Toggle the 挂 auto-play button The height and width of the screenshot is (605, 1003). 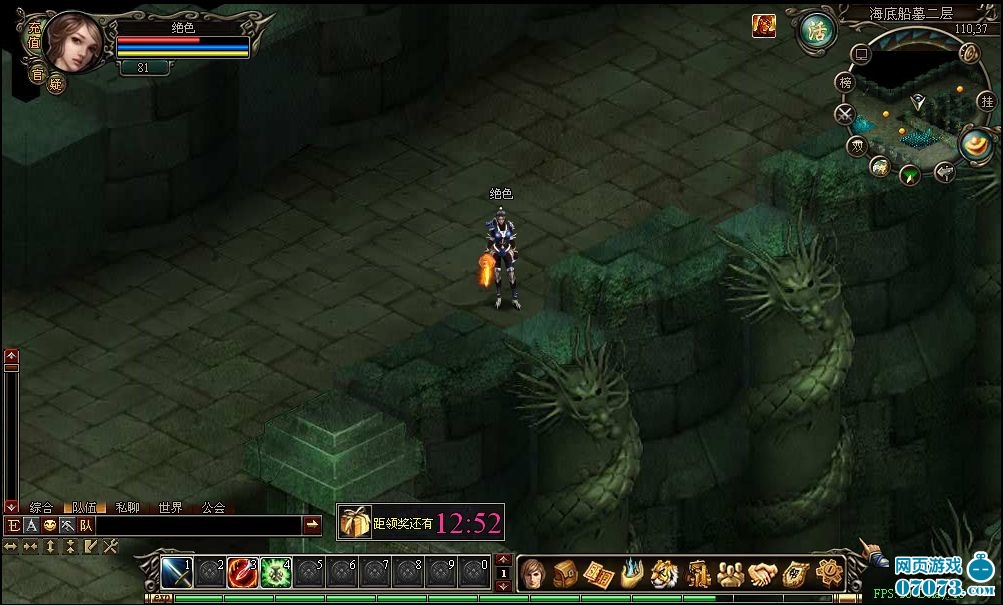(988, 101)
